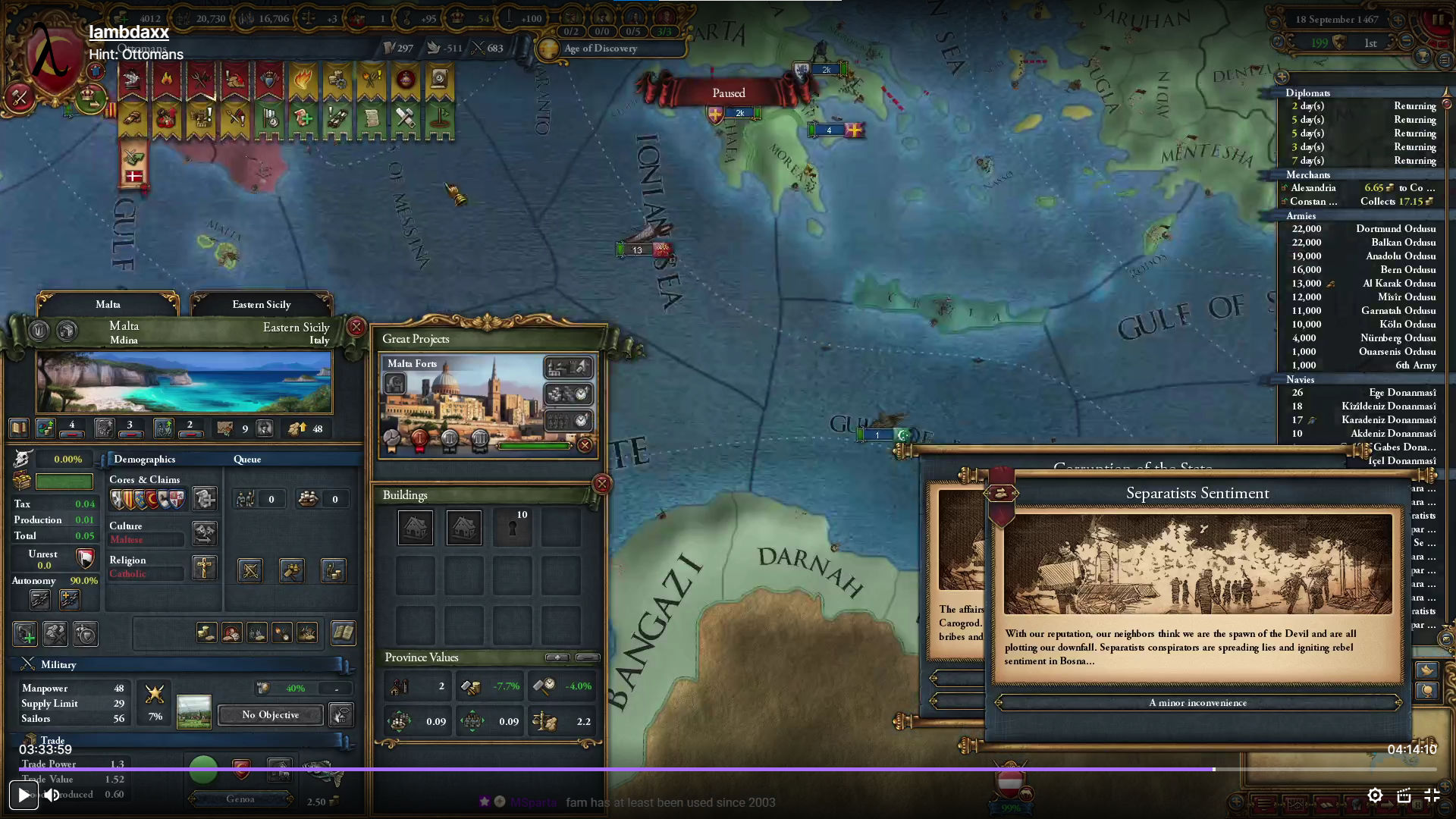Select the Anadolu Ordusu army
Image resolution: width=1456 pixels, height=819 pixels.
click(x=1363, y=256)
